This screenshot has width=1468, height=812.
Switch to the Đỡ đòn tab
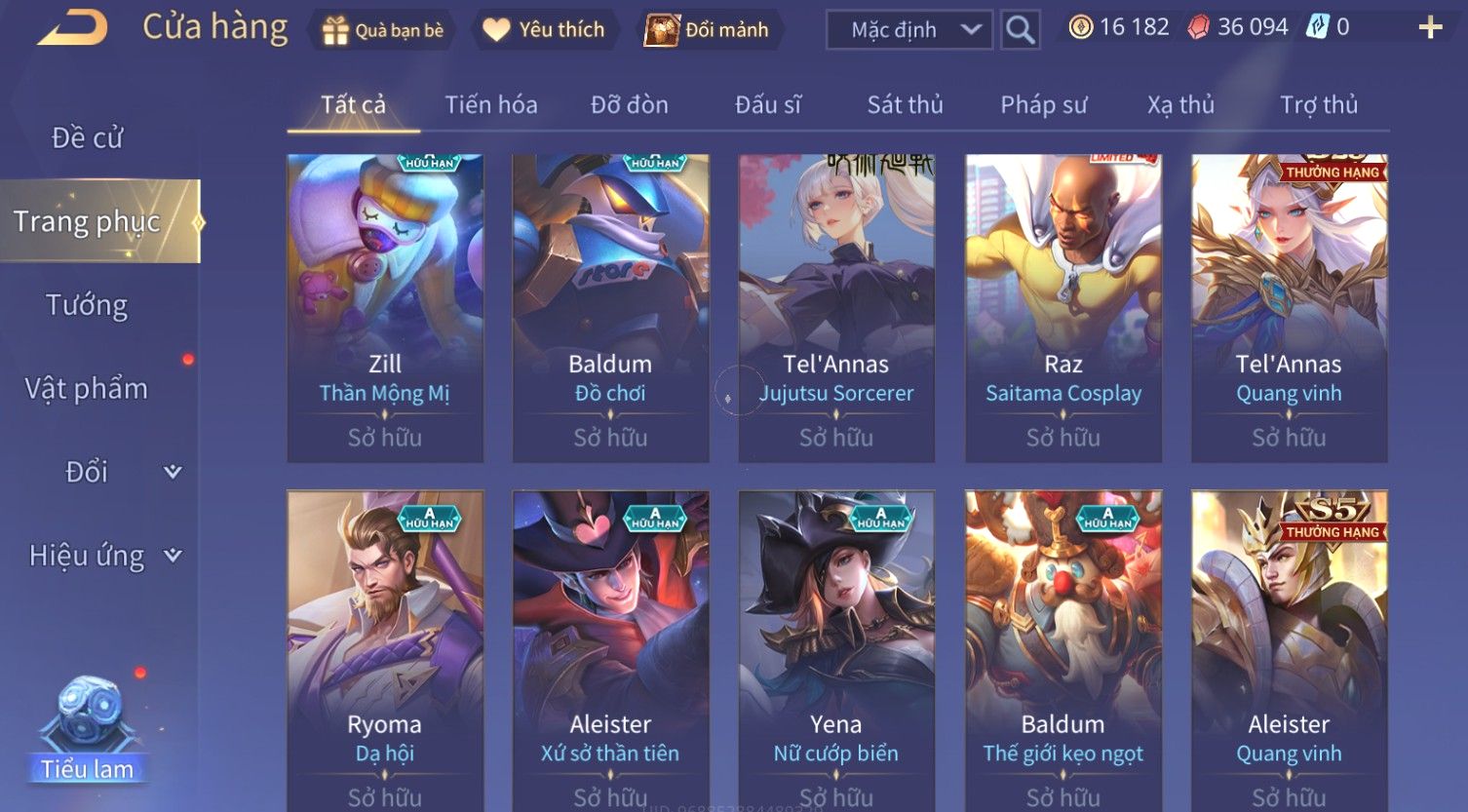click(630, 104)
